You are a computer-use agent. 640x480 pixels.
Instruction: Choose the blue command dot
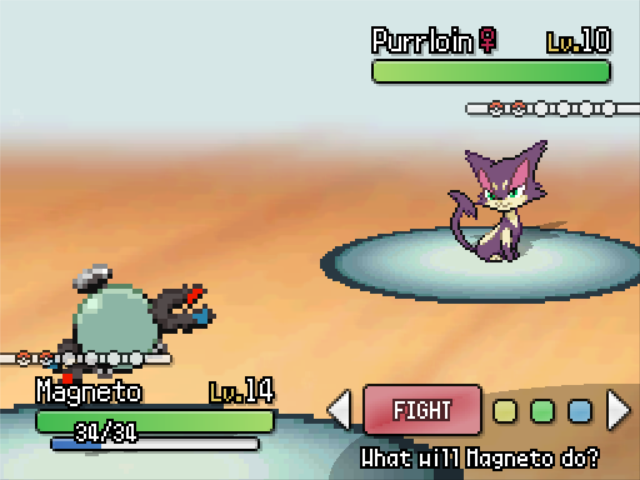(x=579, y=411)
